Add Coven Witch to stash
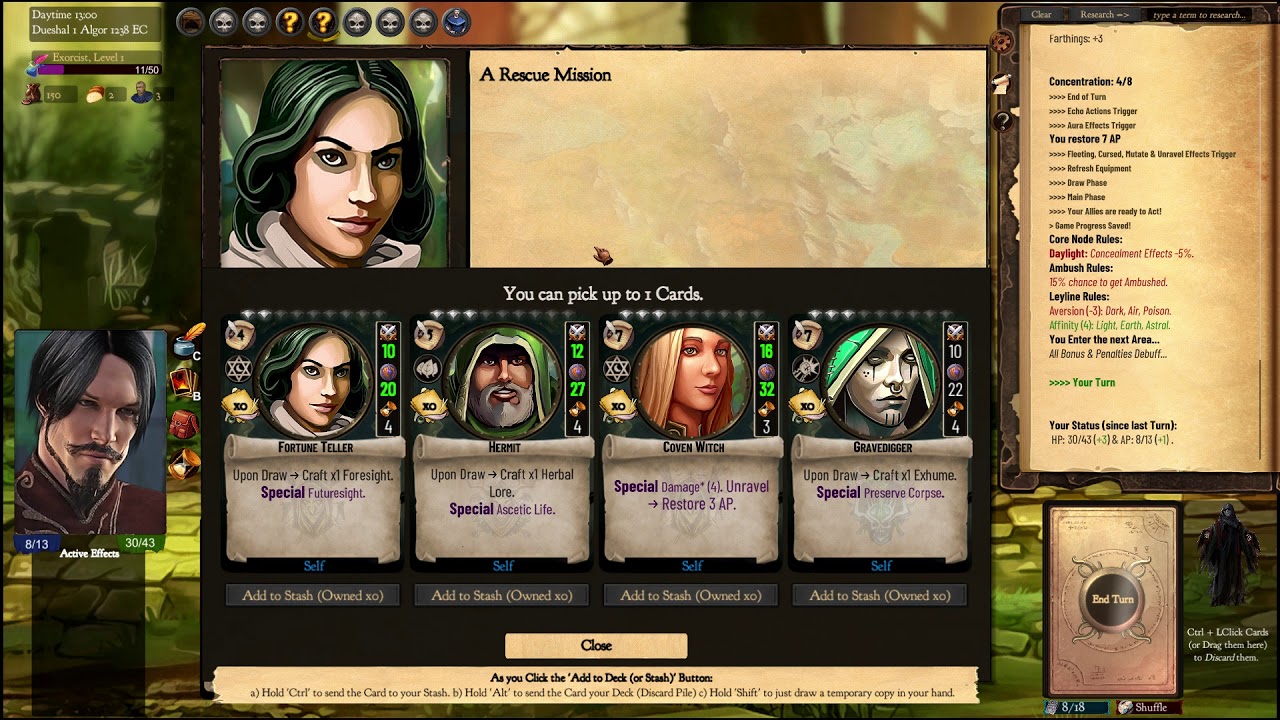The height and width of the screenshot is (720, 1280). coord(691,596)
